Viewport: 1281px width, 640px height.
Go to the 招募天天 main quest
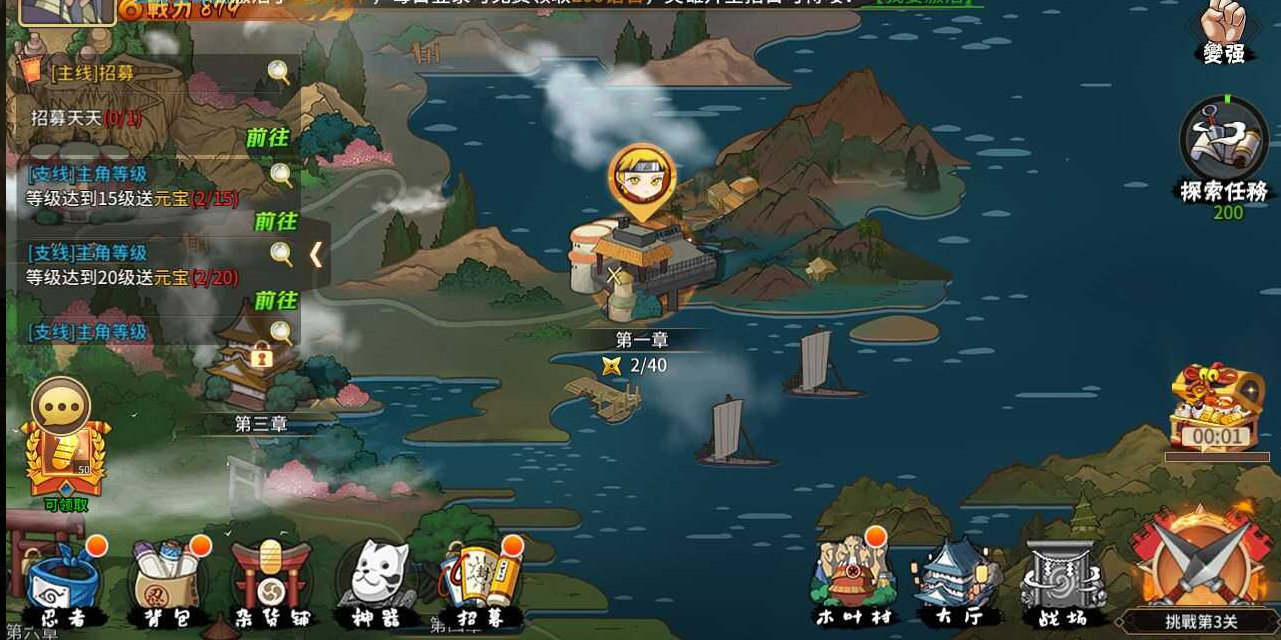[267, 138]
